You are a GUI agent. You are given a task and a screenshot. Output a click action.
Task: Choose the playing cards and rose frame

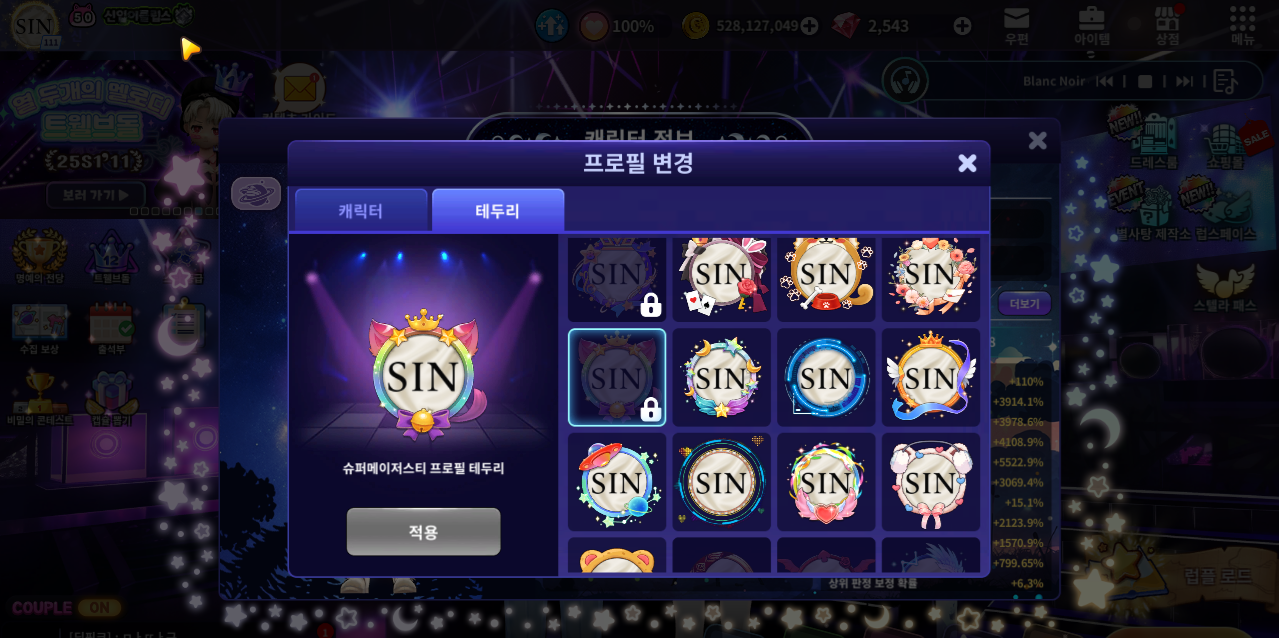[721, 275]
